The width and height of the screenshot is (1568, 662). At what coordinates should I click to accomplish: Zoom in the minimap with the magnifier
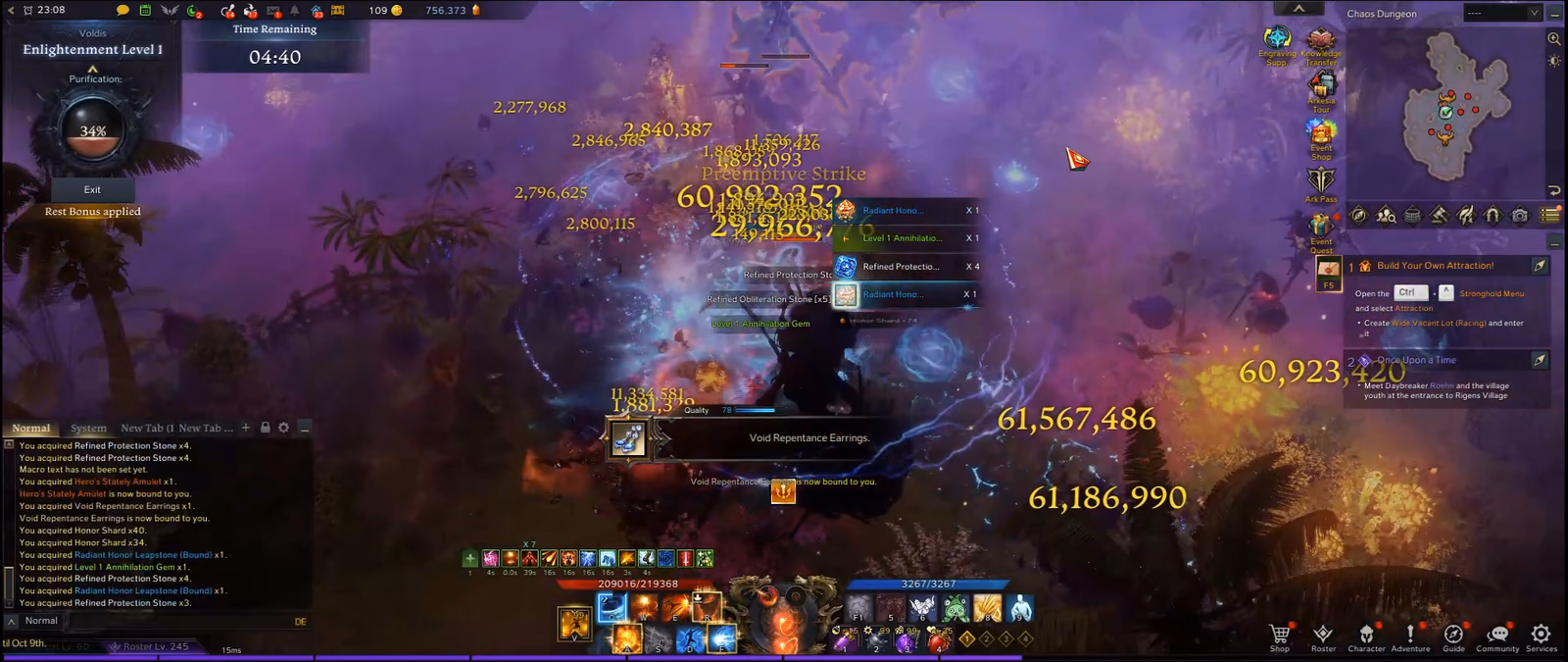pos(1553,39)
